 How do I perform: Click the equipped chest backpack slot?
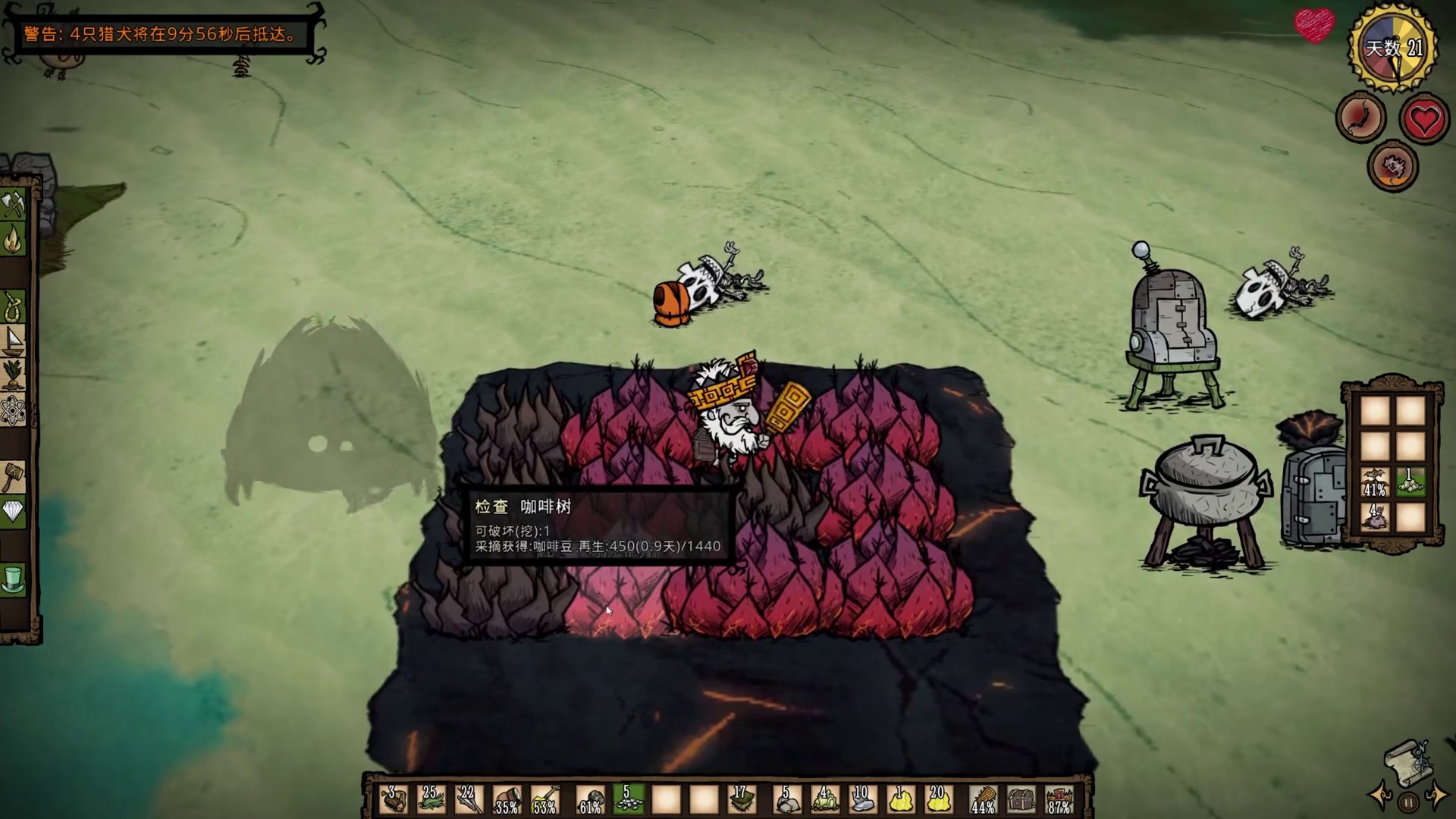[x=1021, y=799]
